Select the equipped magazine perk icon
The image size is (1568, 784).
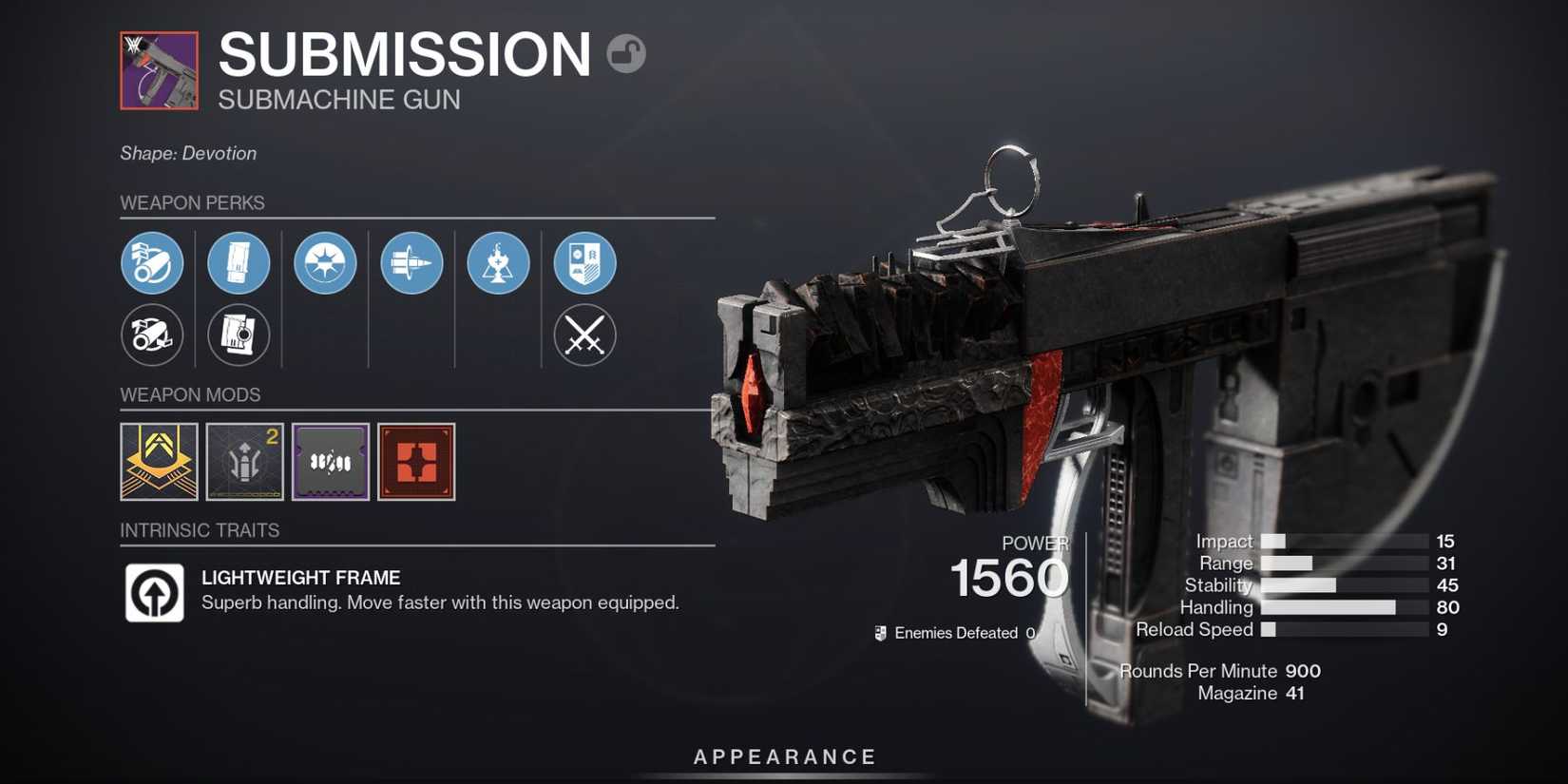239,263
